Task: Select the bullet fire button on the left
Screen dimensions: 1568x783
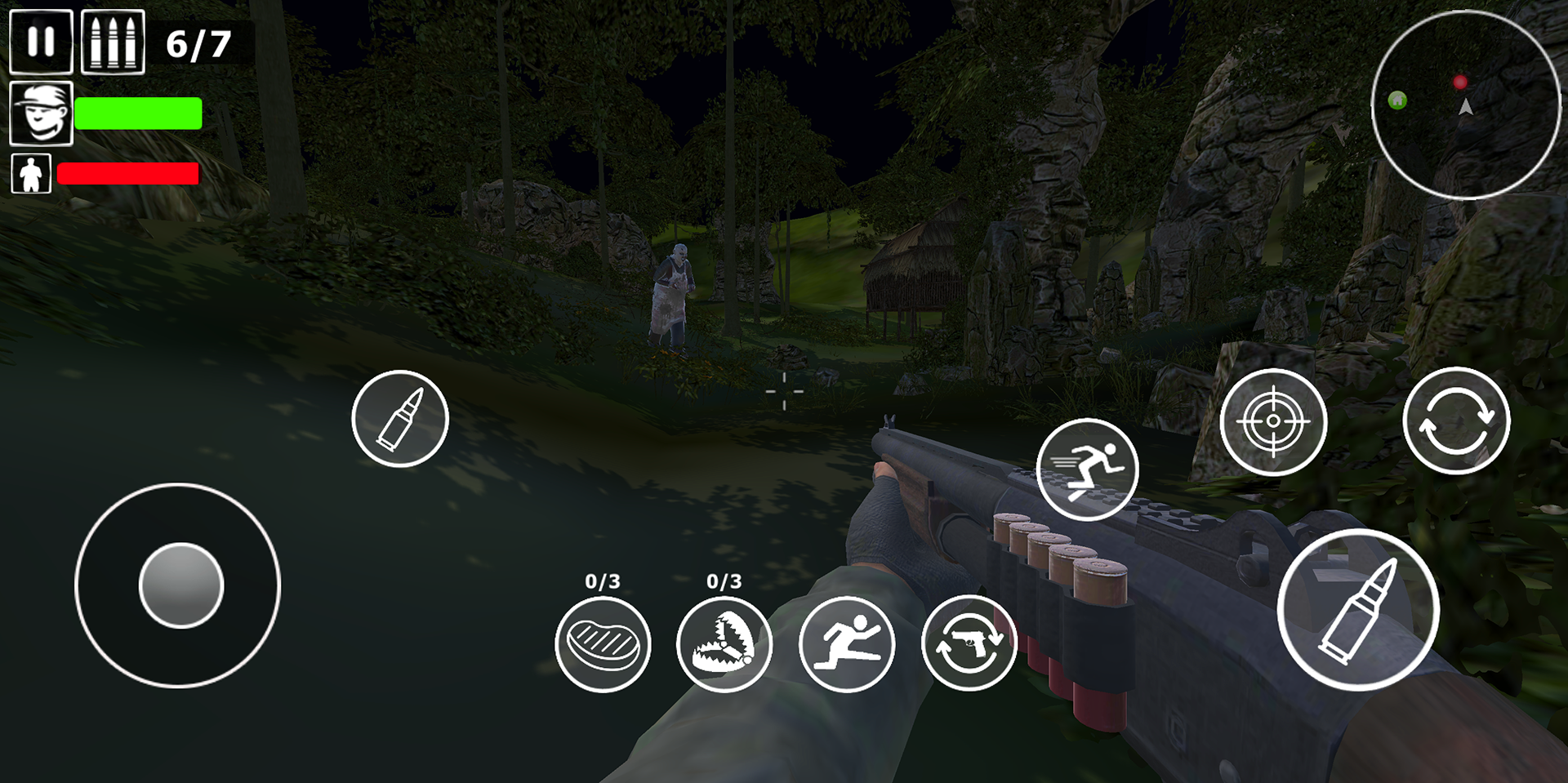Action: coord(400,419)
